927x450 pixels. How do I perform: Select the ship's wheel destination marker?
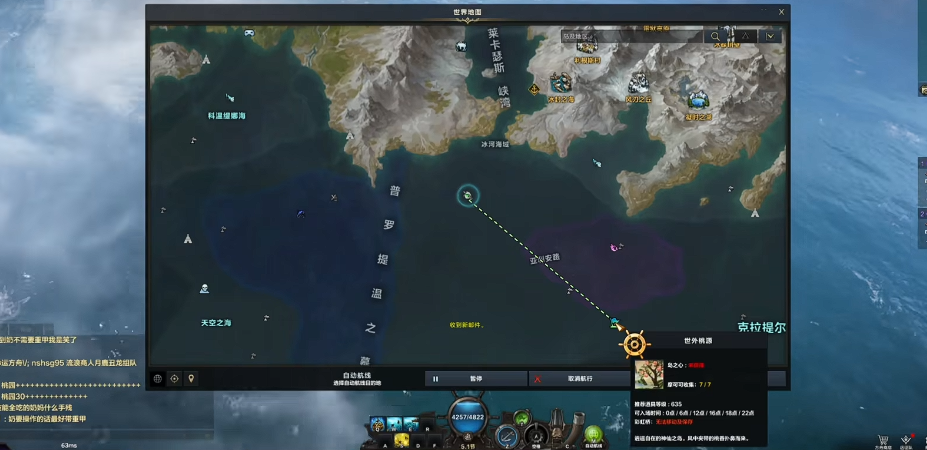click(634, 344)
